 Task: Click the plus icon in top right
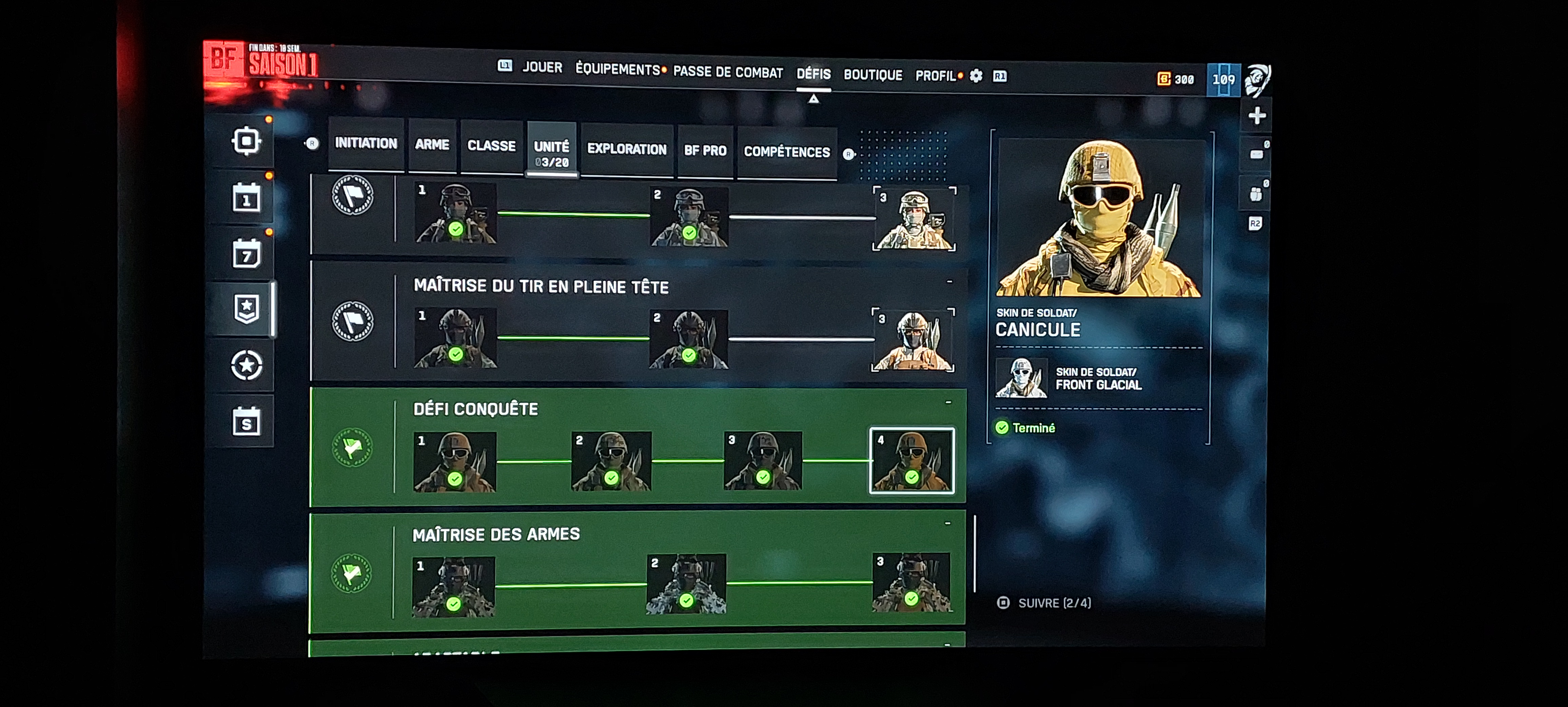click(x=1256, y=116)
